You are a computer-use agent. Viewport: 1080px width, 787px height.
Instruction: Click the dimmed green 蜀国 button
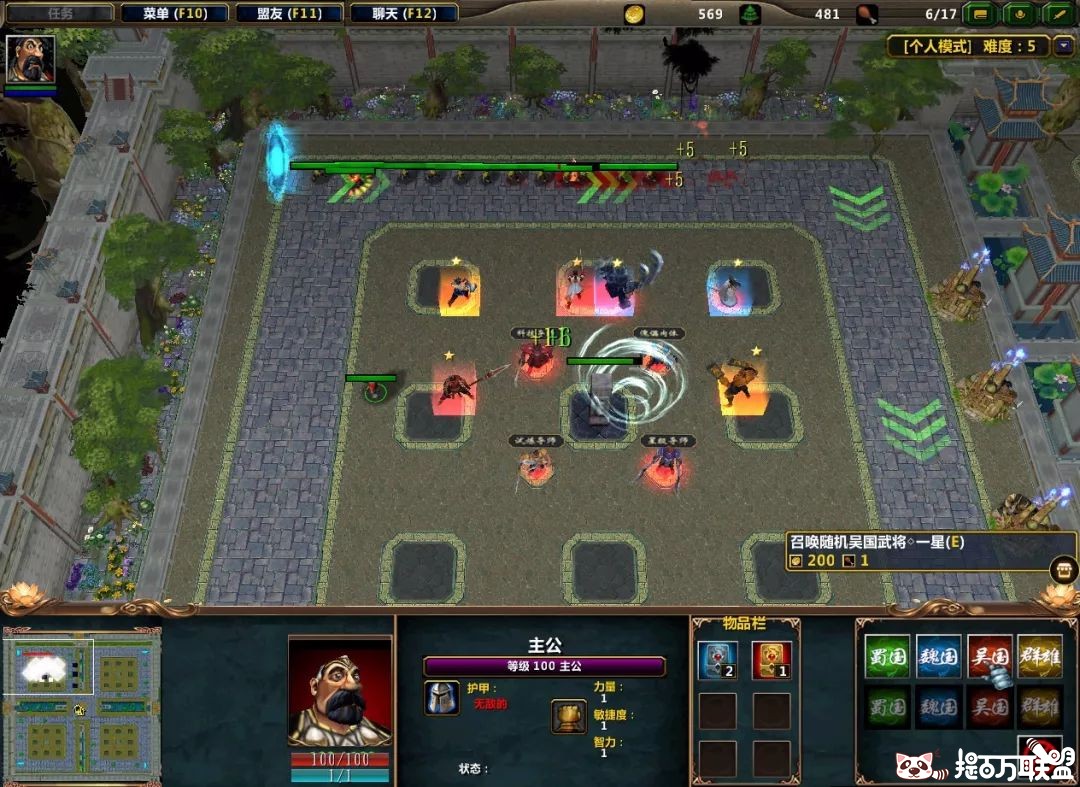pyautogui.click(x=887, y=707)
